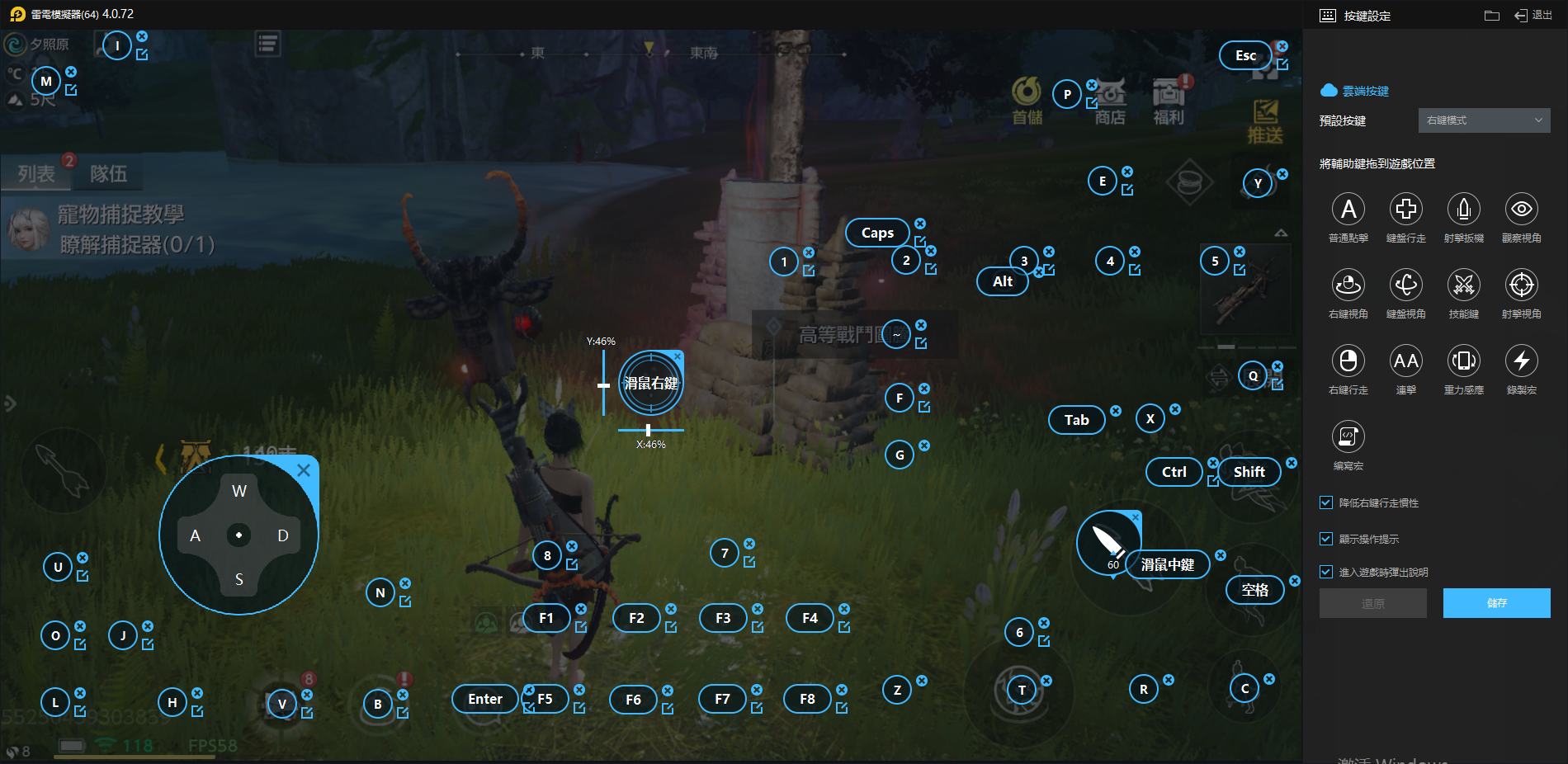The height and width of the screenshot is (764, 1568).
Task: Open the 推送 notification icon
Action: pos(1265,121)
